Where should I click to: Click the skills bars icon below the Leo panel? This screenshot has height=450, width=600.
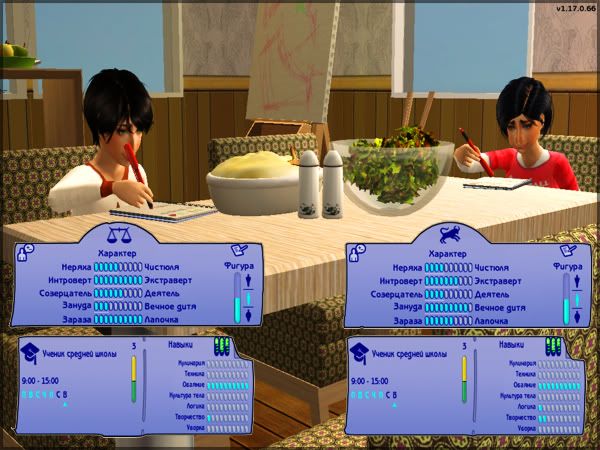(552, 347)
